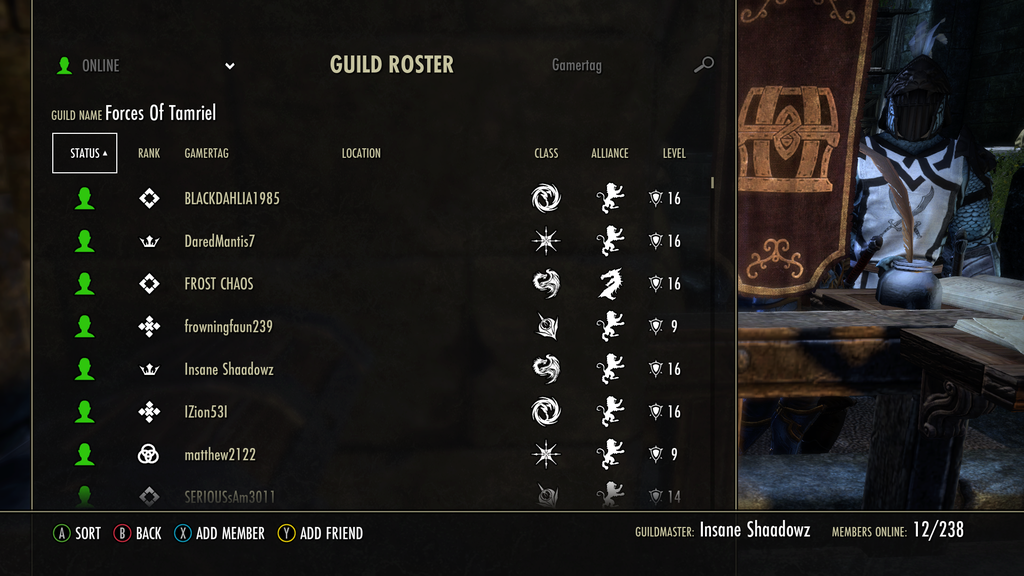Sort roster by Rank column header

149,153
